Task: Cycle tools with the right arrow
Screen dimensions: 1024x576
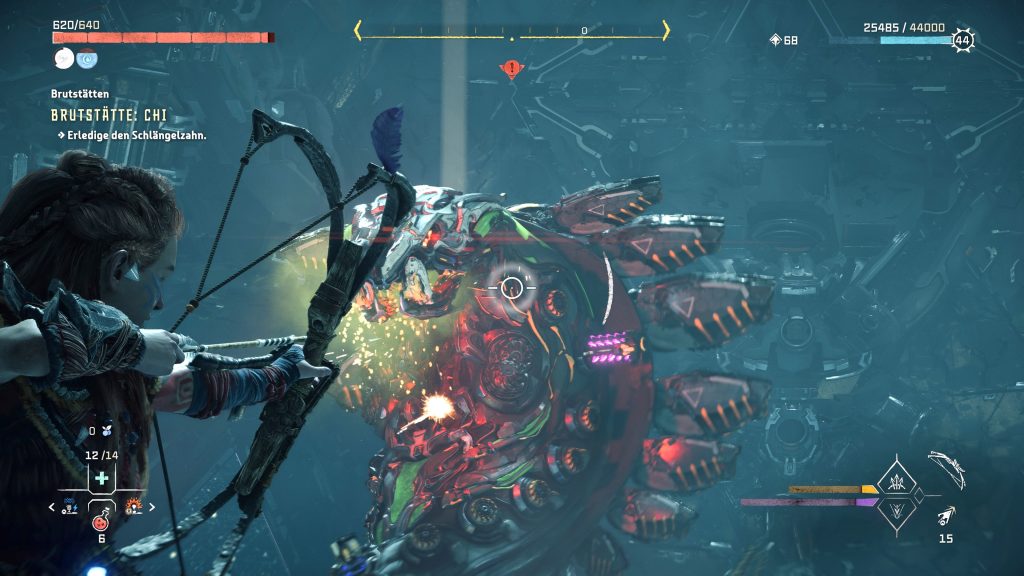Action: 152,507
